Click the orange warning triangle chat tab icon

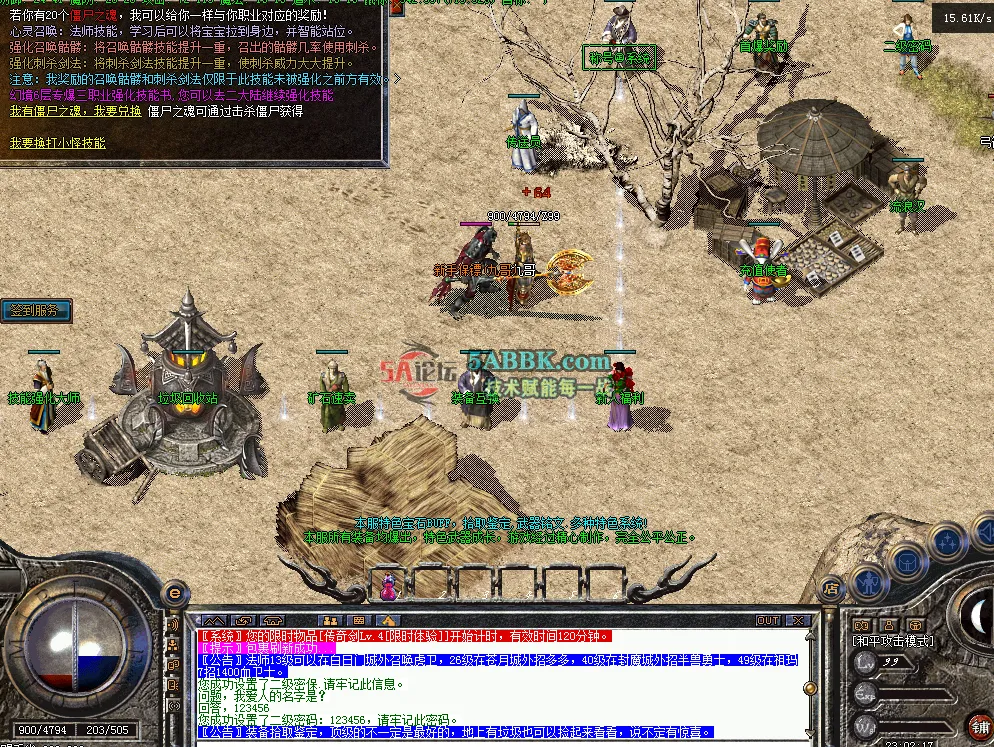coord(388,621)
